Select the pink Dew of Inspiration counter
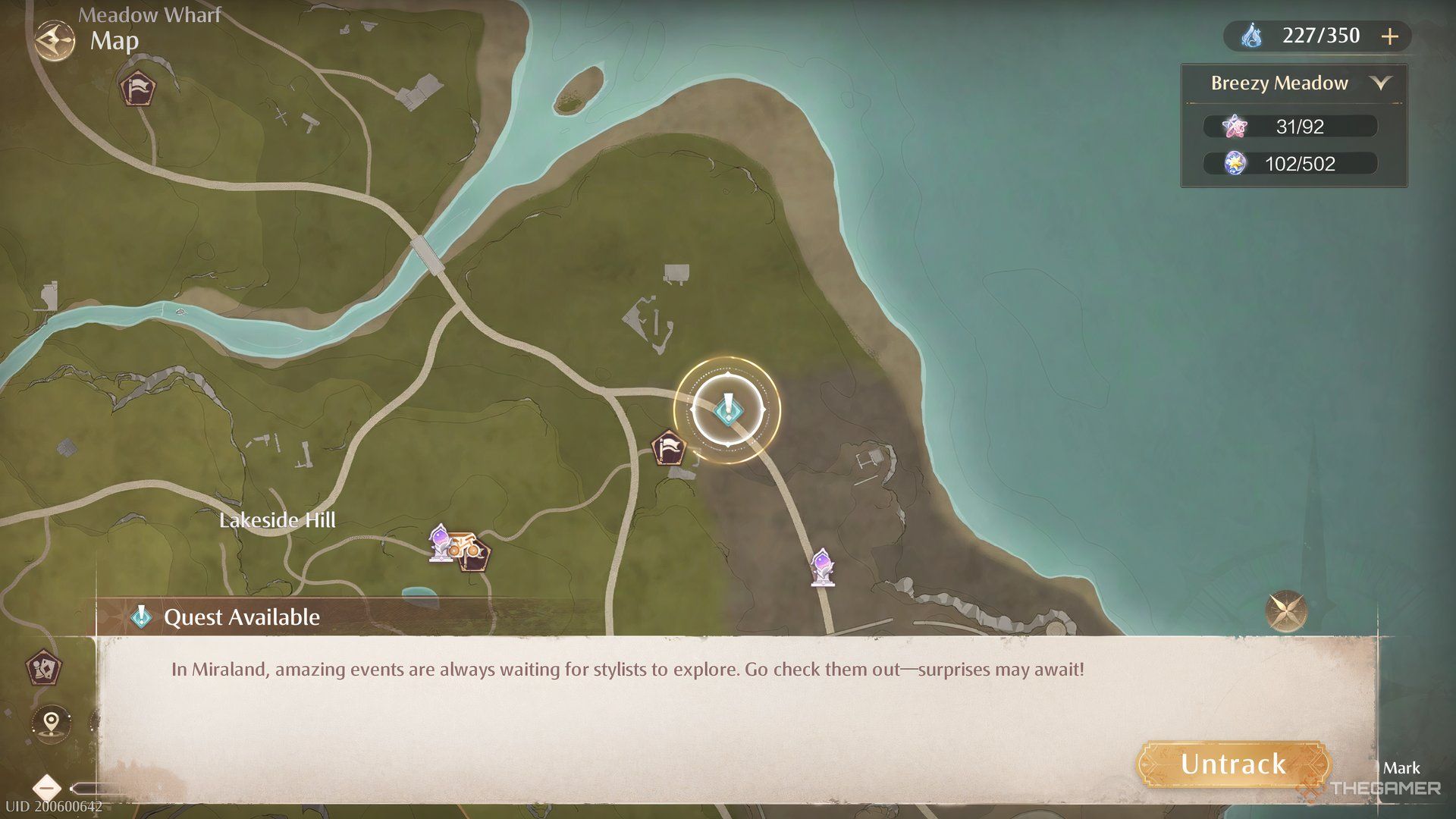This screenshot has width=1456, height=819. [x=1289, y=126]
